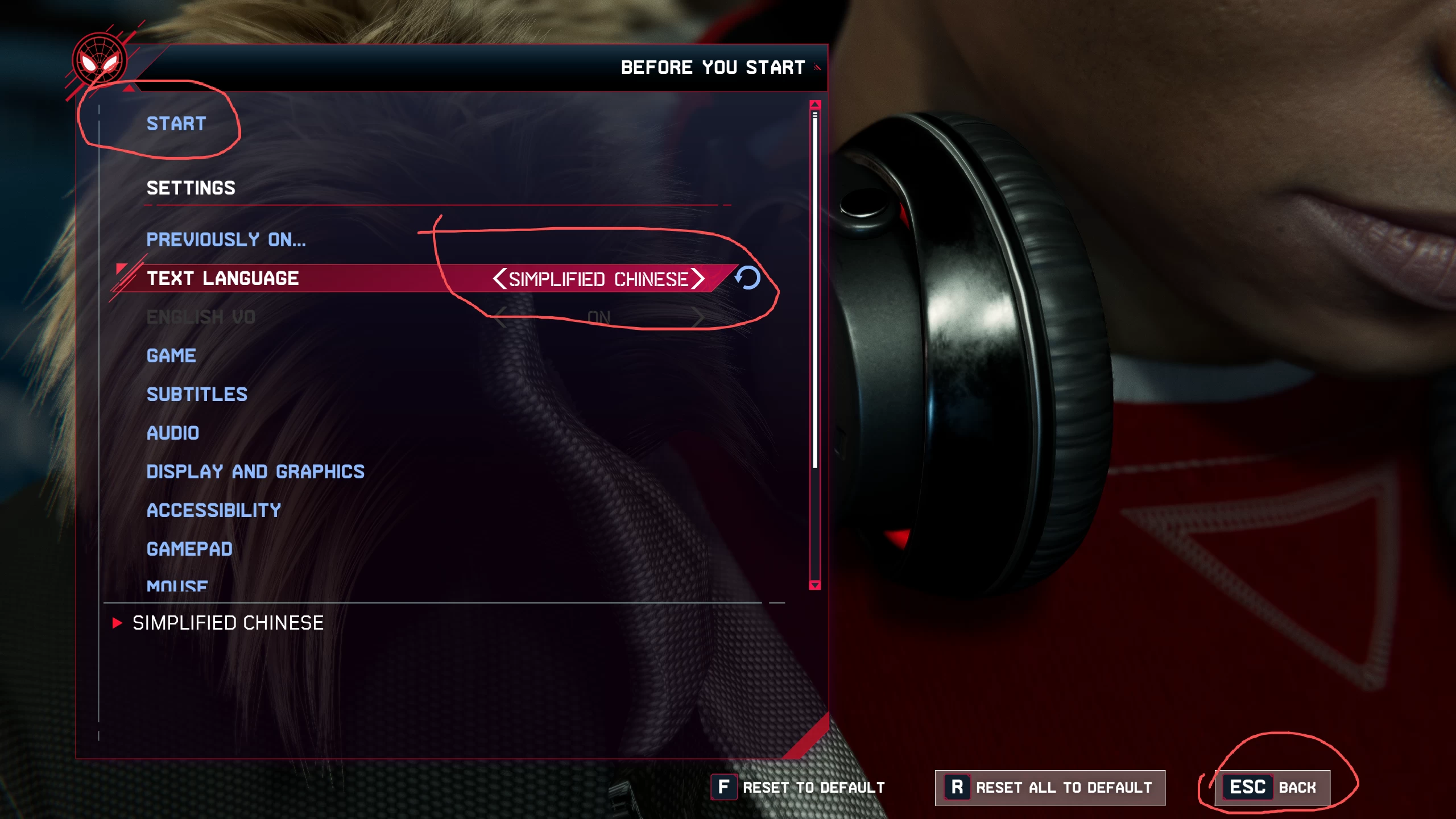Open the Previously On... option
Viewport: 1456px width, 819px height.
pos(226,239)
